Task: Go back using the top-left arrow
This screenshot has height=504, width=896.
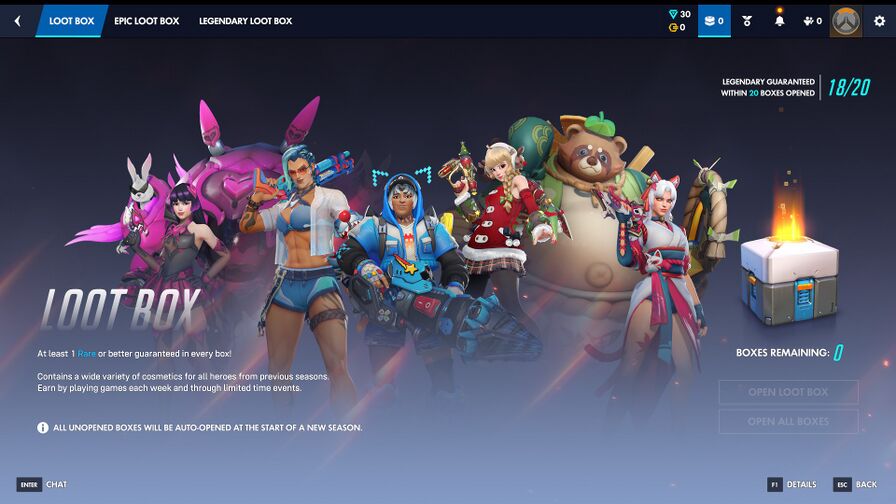Action: click(x=17, y=21)
